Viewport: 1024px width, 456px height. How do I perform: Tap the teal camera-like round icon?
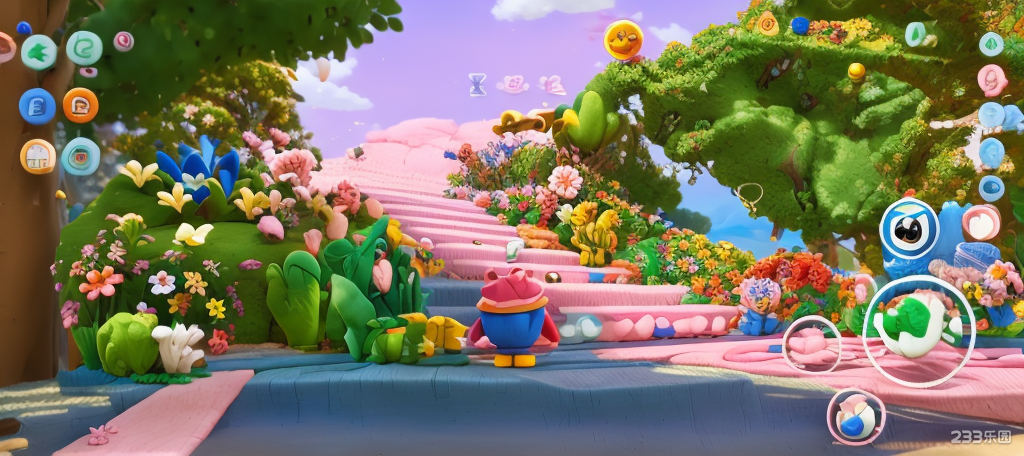click(80, 157)
